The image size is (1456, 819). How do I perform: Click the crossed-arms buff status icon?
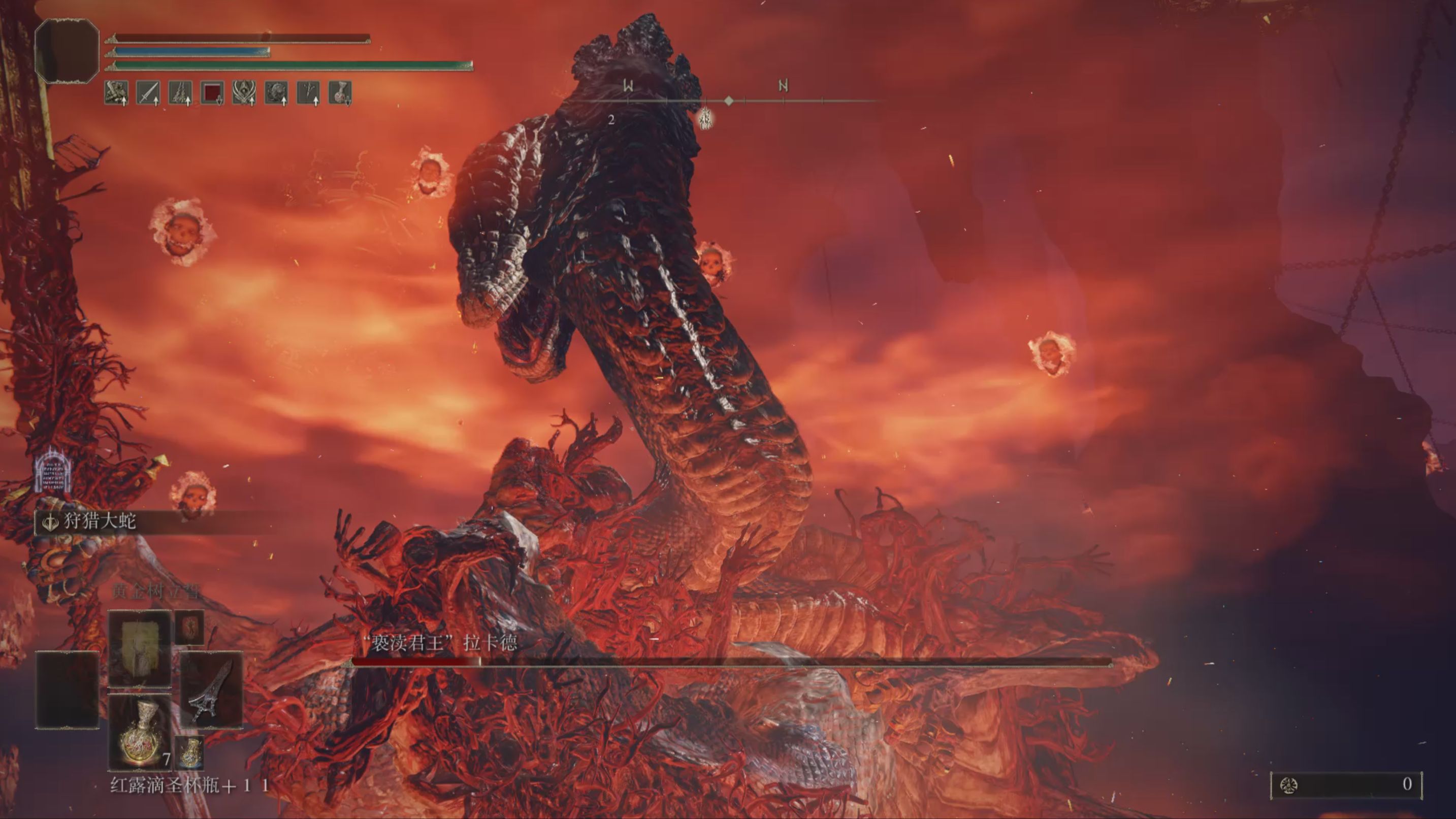[x=116, y=92]
